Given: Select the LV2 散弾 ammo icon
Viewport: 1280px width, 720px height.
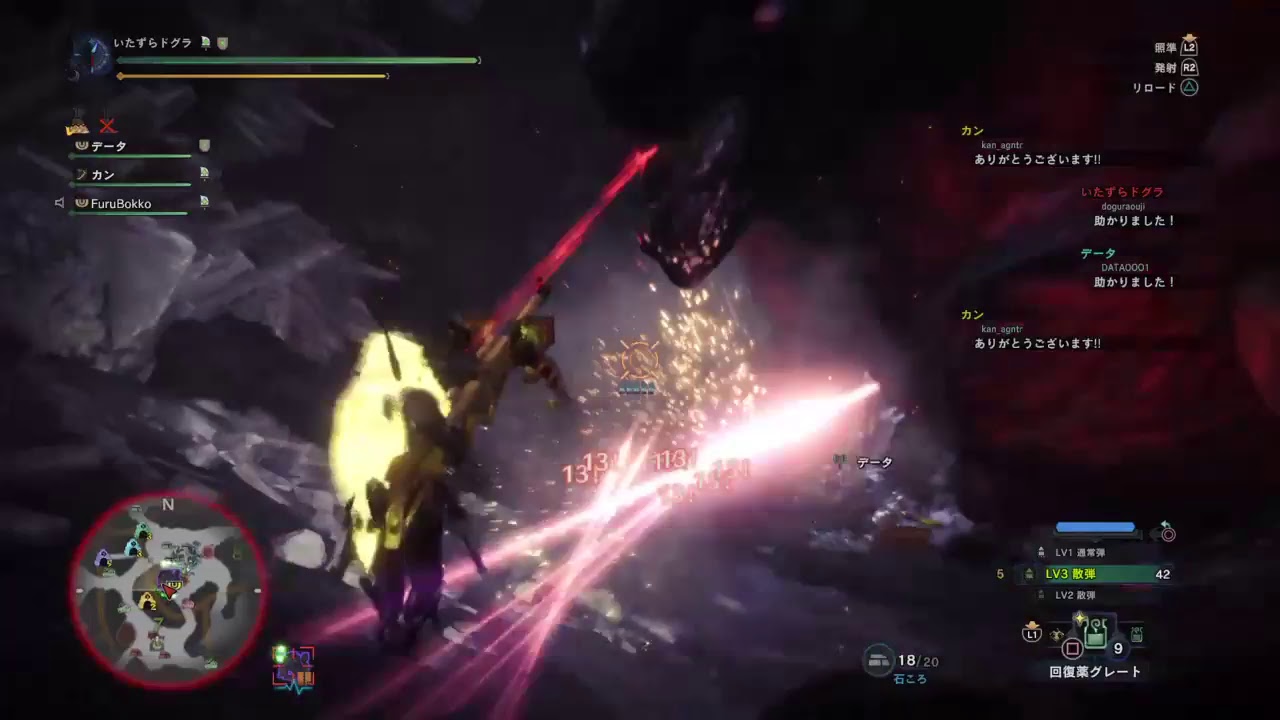Looking at the screenshot, I should pyautogui.click(x=1039, y=594).
